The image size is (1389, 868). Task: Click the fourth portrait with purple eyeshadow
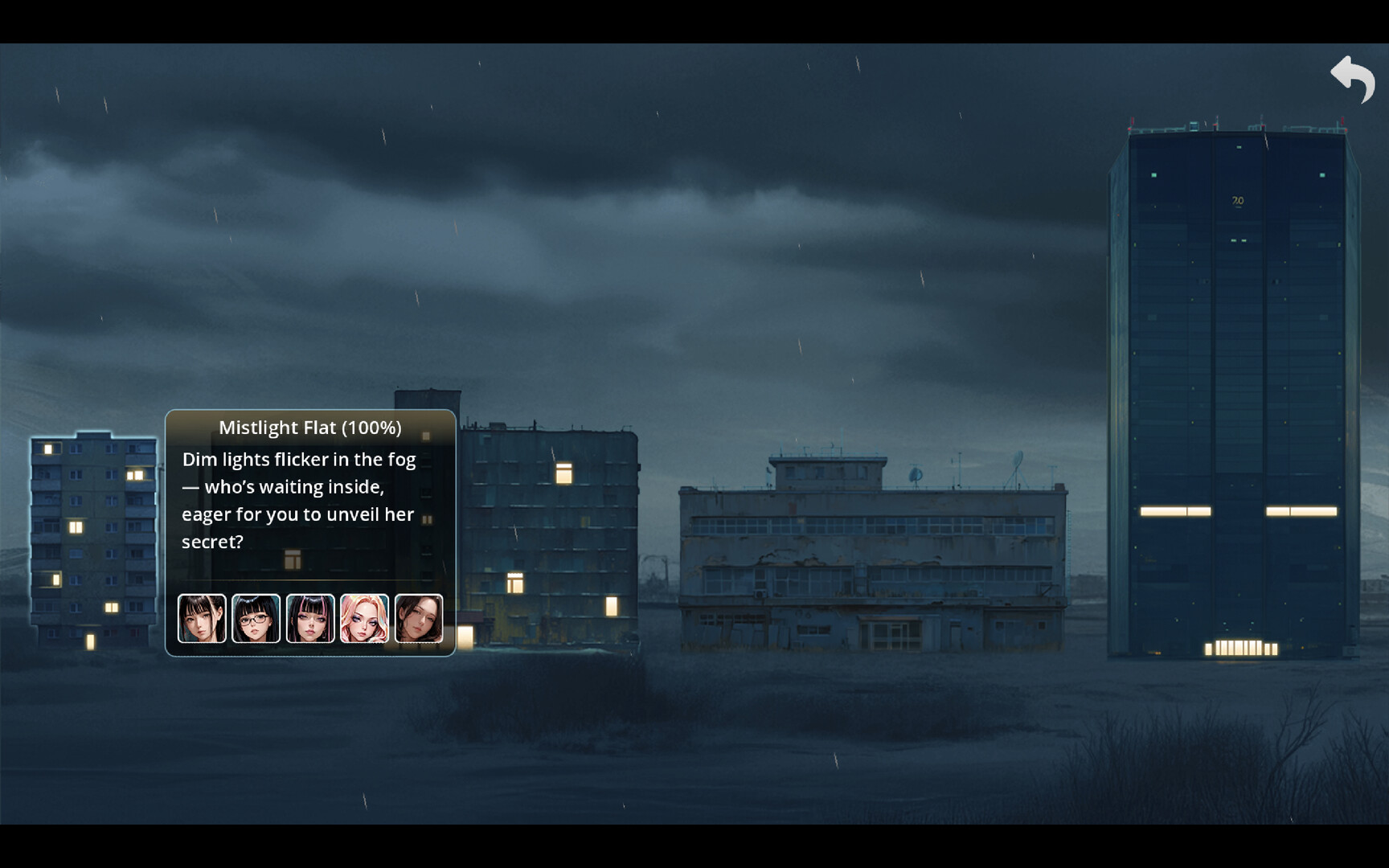pyautogui.click(x=365, y=617)
